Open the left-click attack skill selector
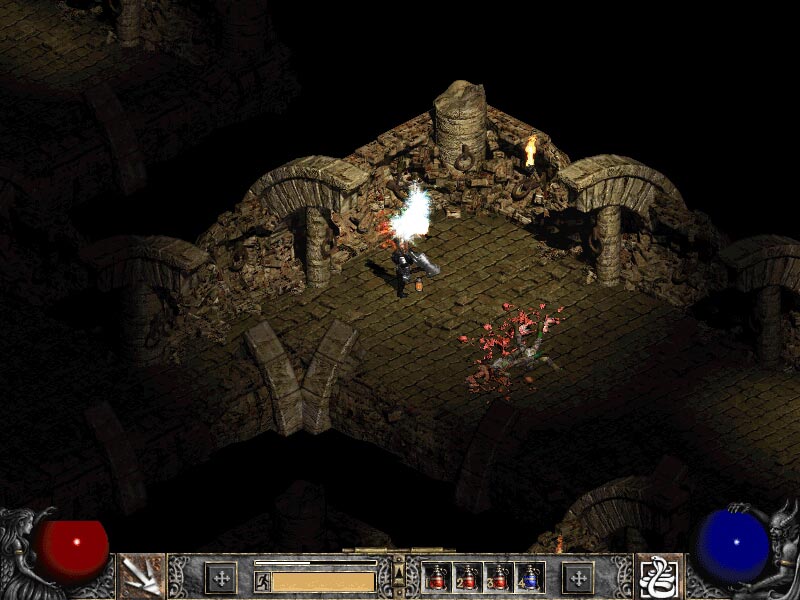 click(x=141, y=577)
